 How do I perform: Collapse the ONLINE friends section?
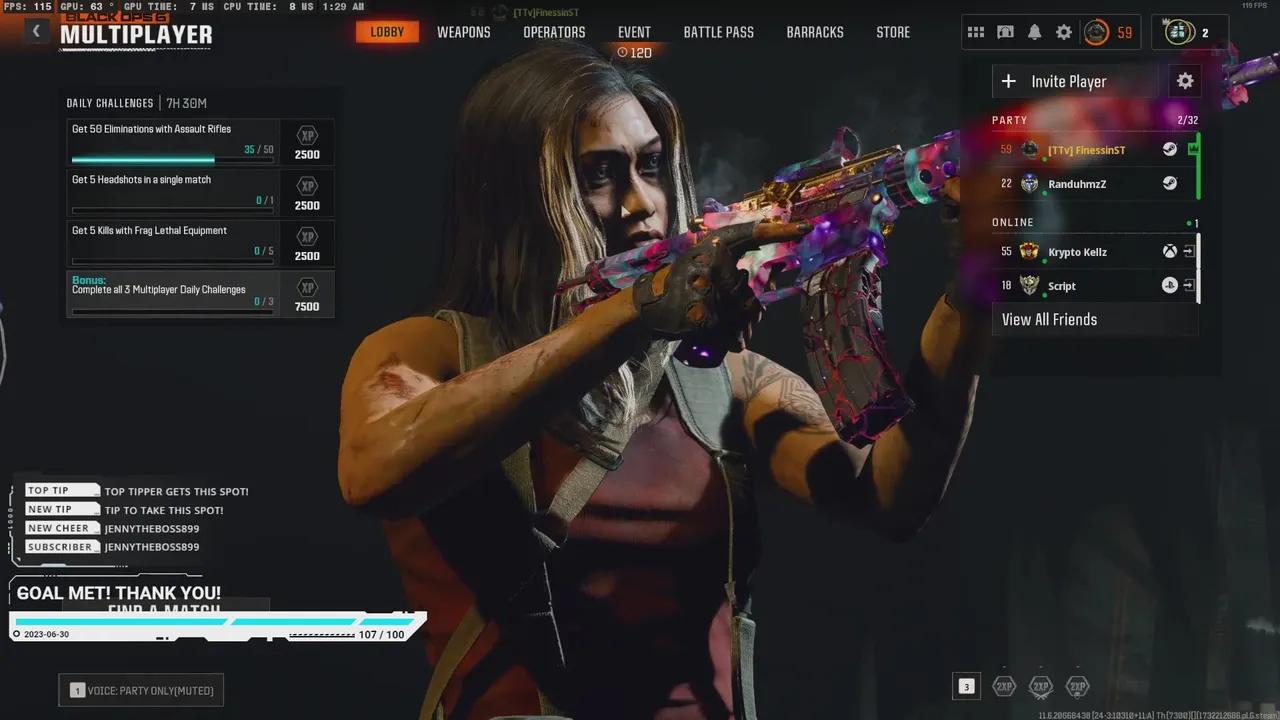(x=1013, y=222)
